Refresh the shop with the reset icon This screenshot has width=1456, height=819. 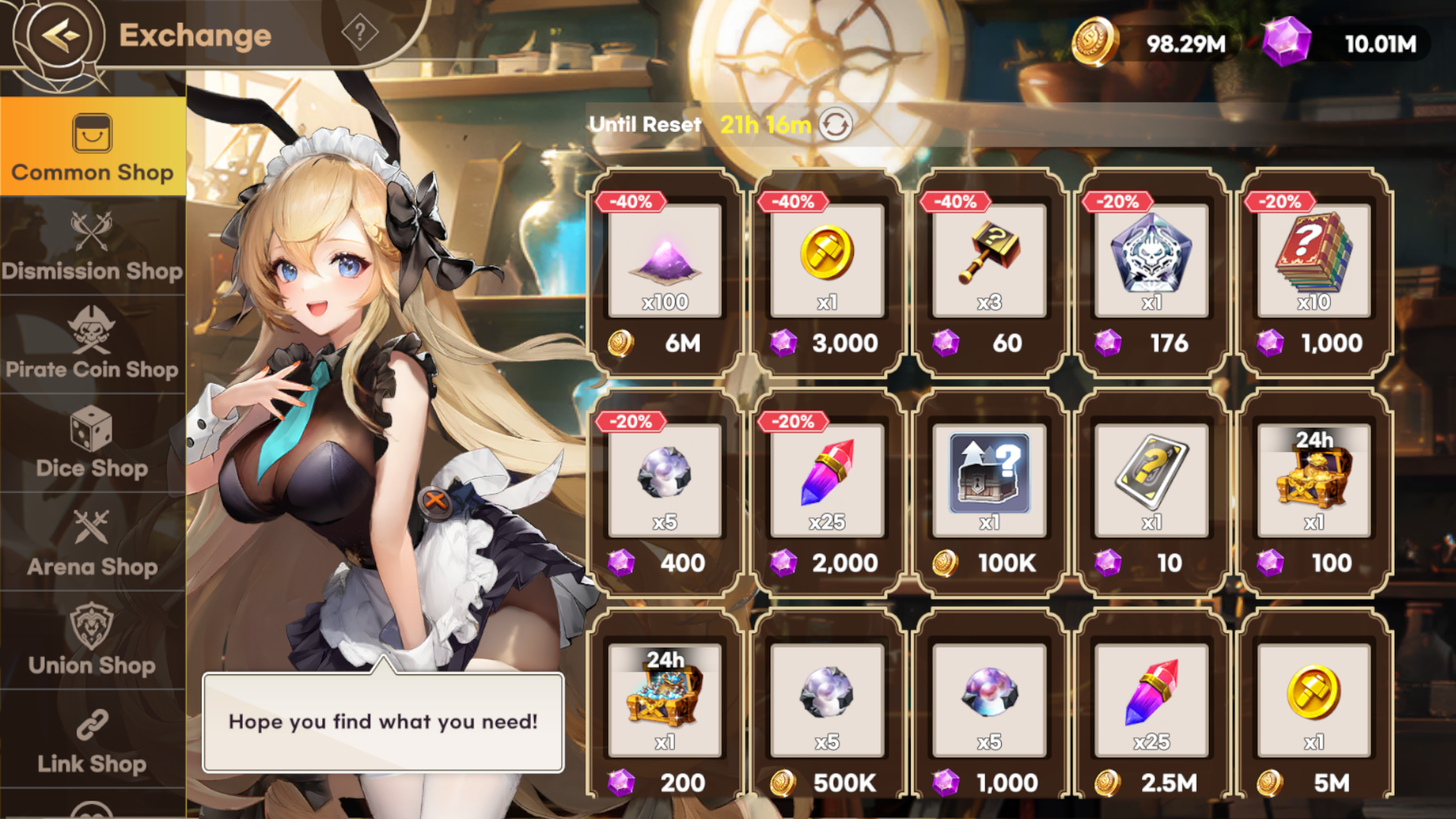tap(836, 124)
